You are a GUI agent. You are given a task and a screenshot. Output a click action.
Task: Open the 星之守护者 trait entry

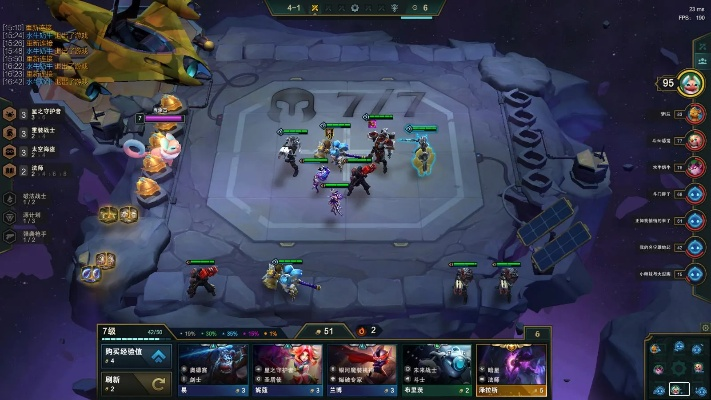(x=40, y=112)
